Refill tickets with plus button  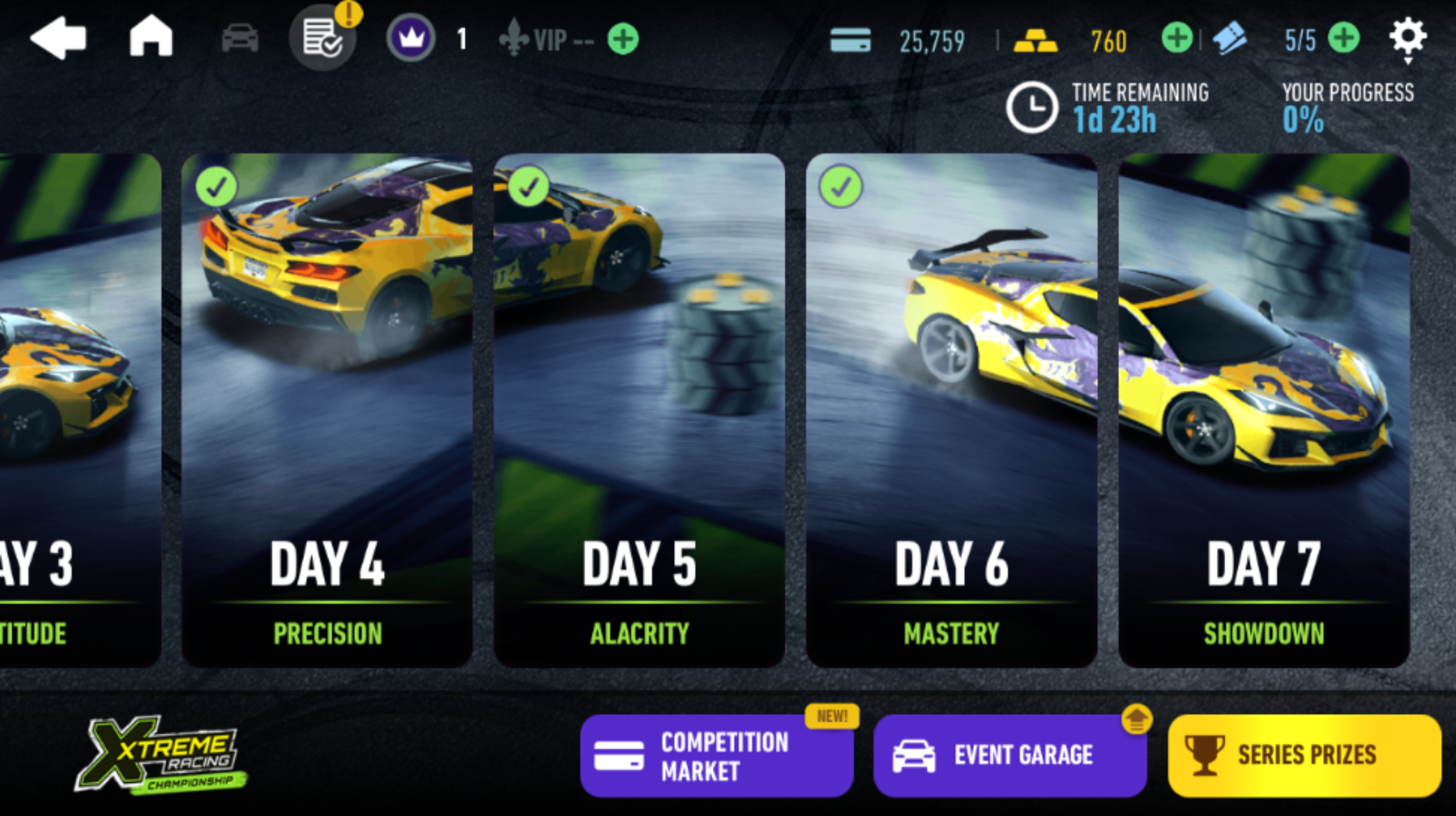pos(1344,39)
